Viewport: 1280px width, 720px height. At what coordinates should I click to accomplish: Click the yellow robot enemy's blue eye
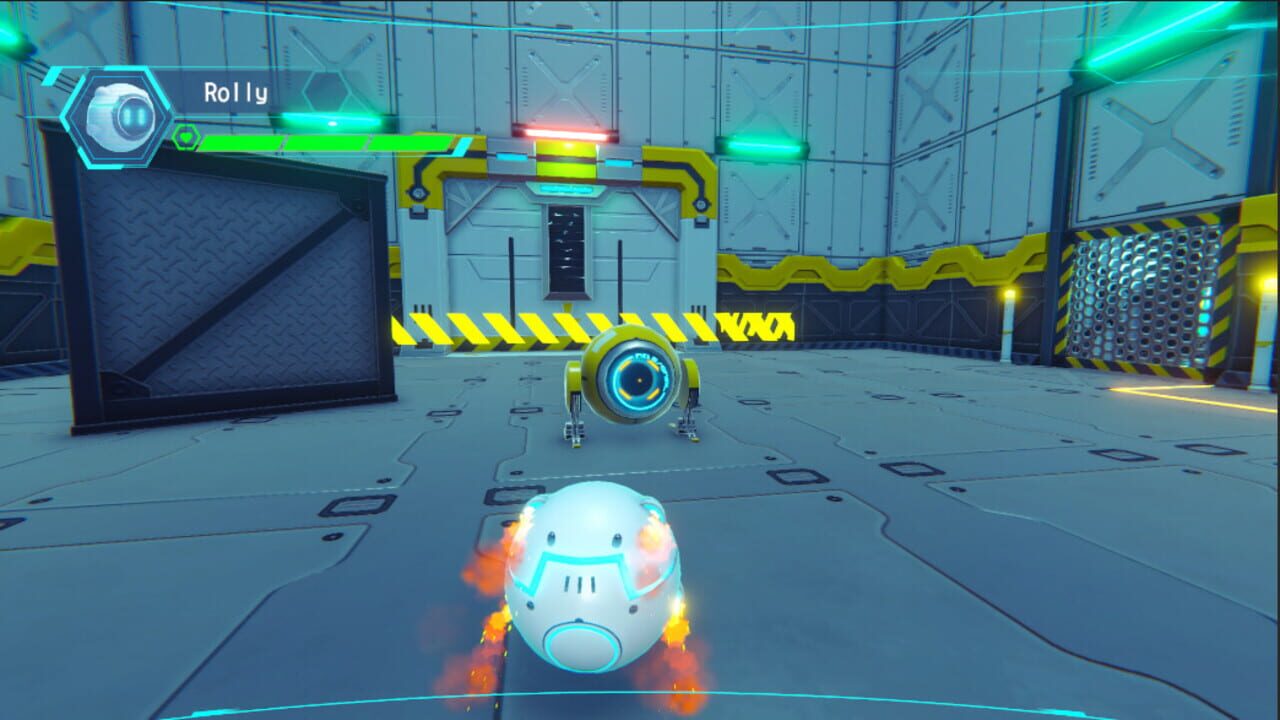(x=639, y=378)
